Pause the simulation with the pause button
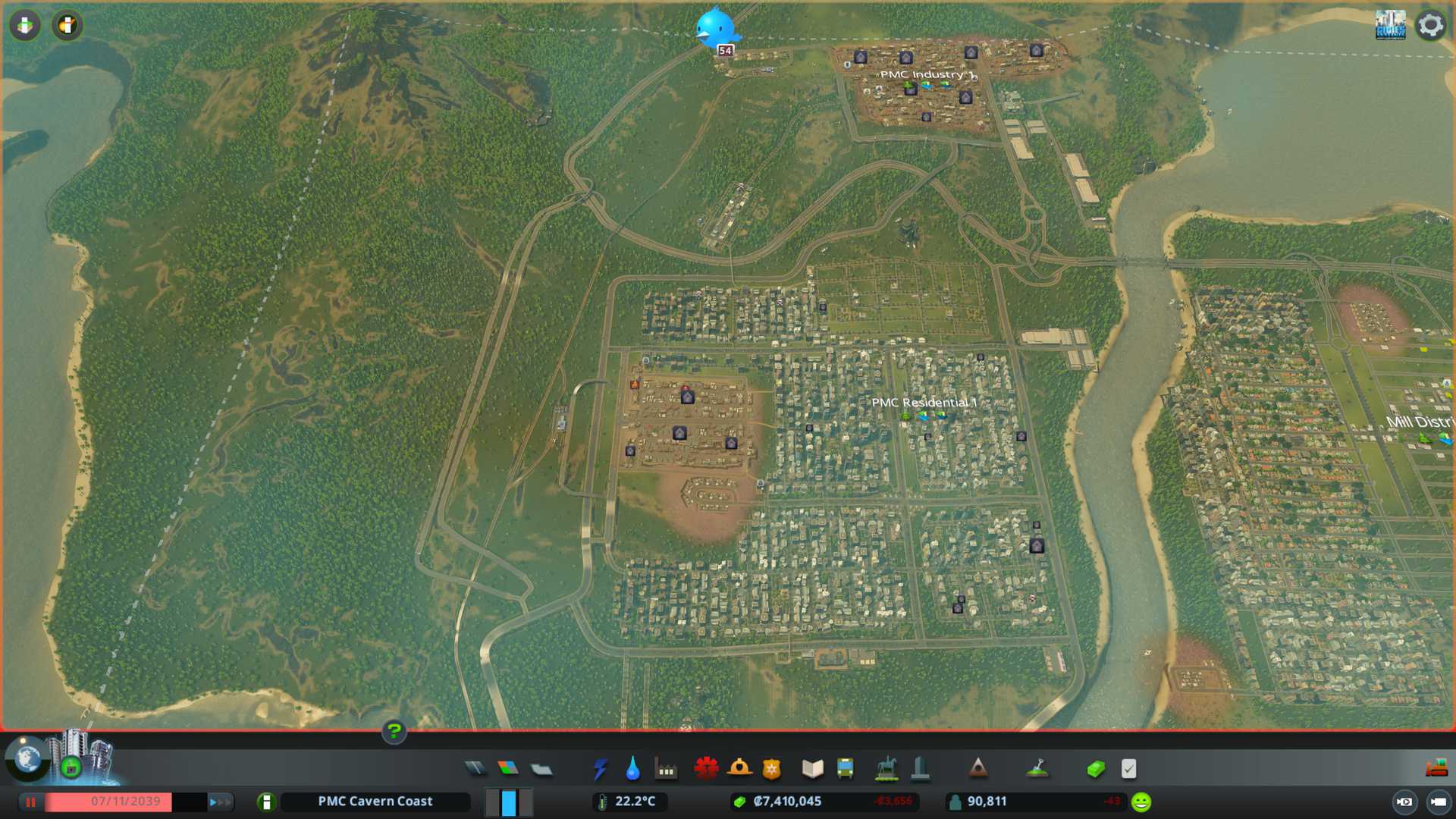The image size is (1456, 819). pos(31,802)
